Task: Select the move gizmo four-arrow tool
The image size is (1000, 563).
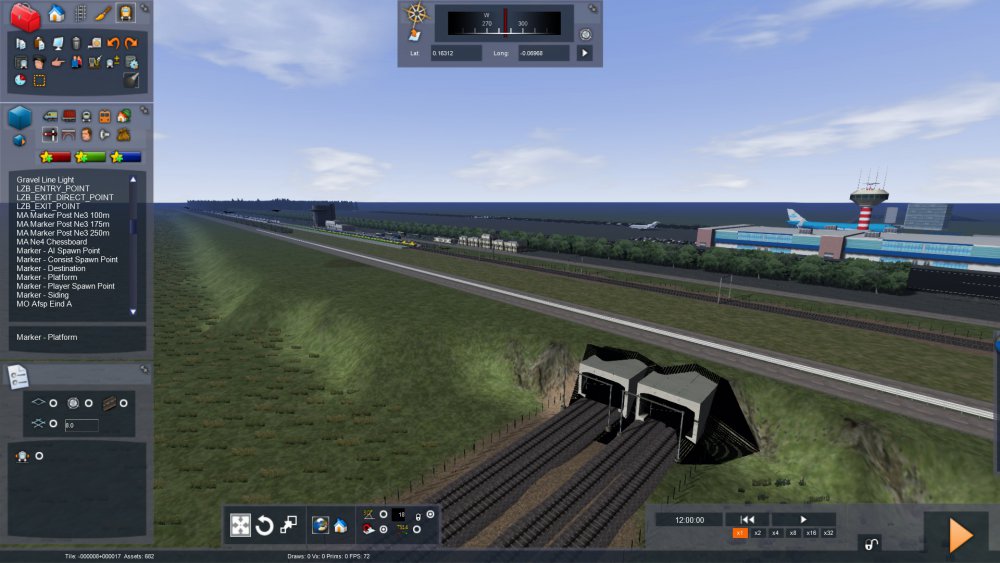Action: (241, 525)
